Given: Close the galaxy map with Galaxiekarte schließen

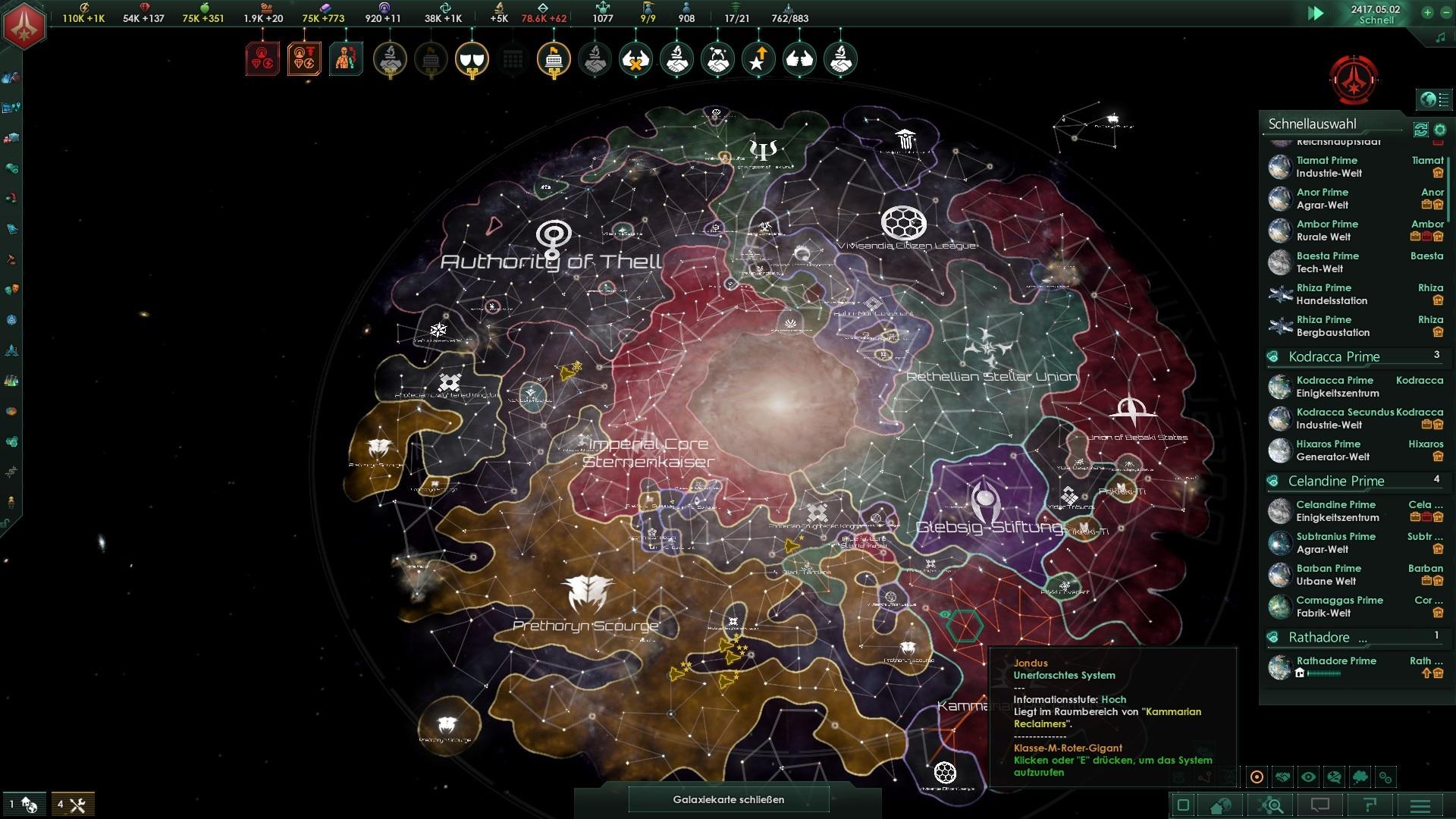Looking at the screenshot, I should point(728,799).
